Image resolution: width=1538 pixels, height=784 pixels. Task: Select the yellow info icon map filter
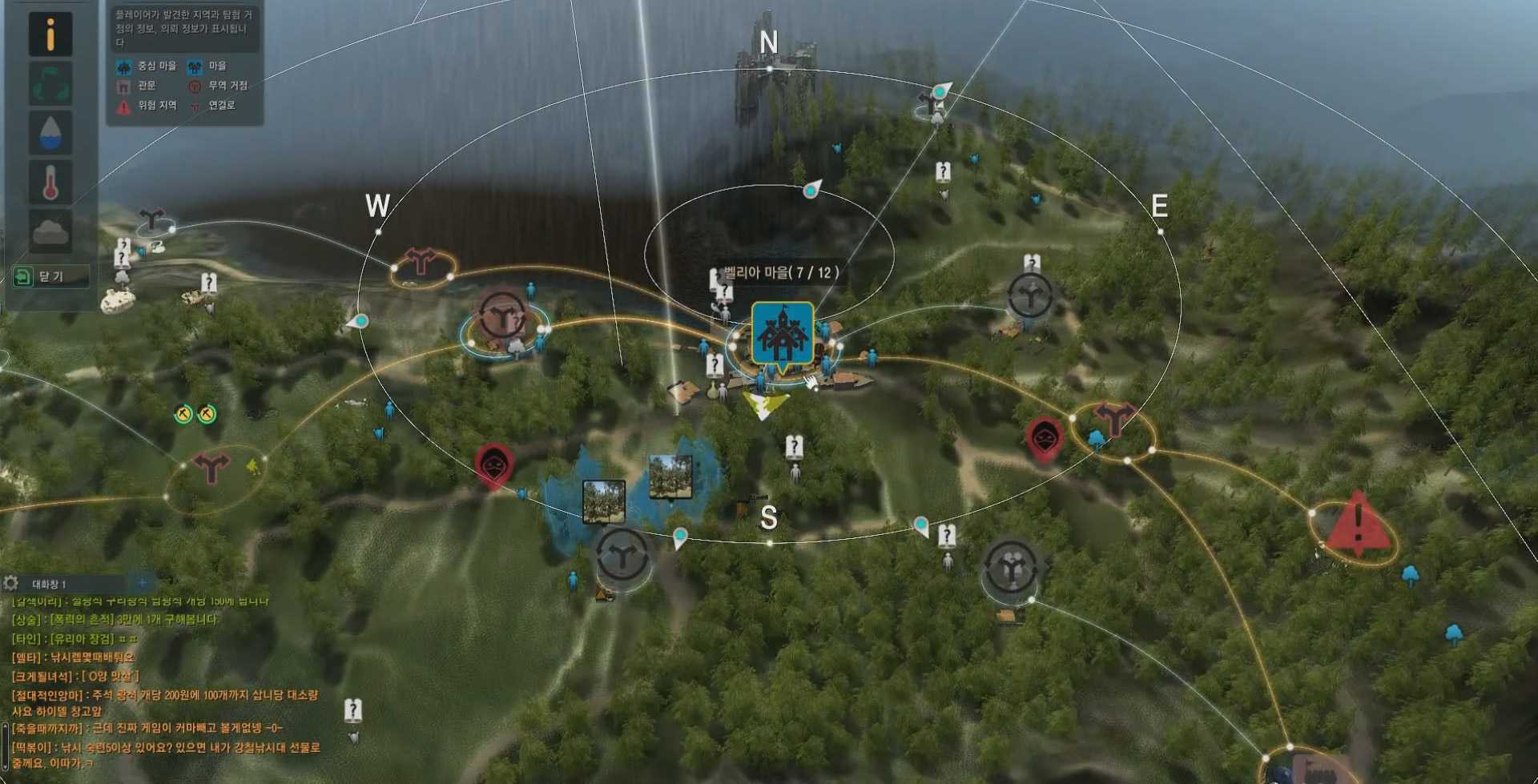point(50,34)
